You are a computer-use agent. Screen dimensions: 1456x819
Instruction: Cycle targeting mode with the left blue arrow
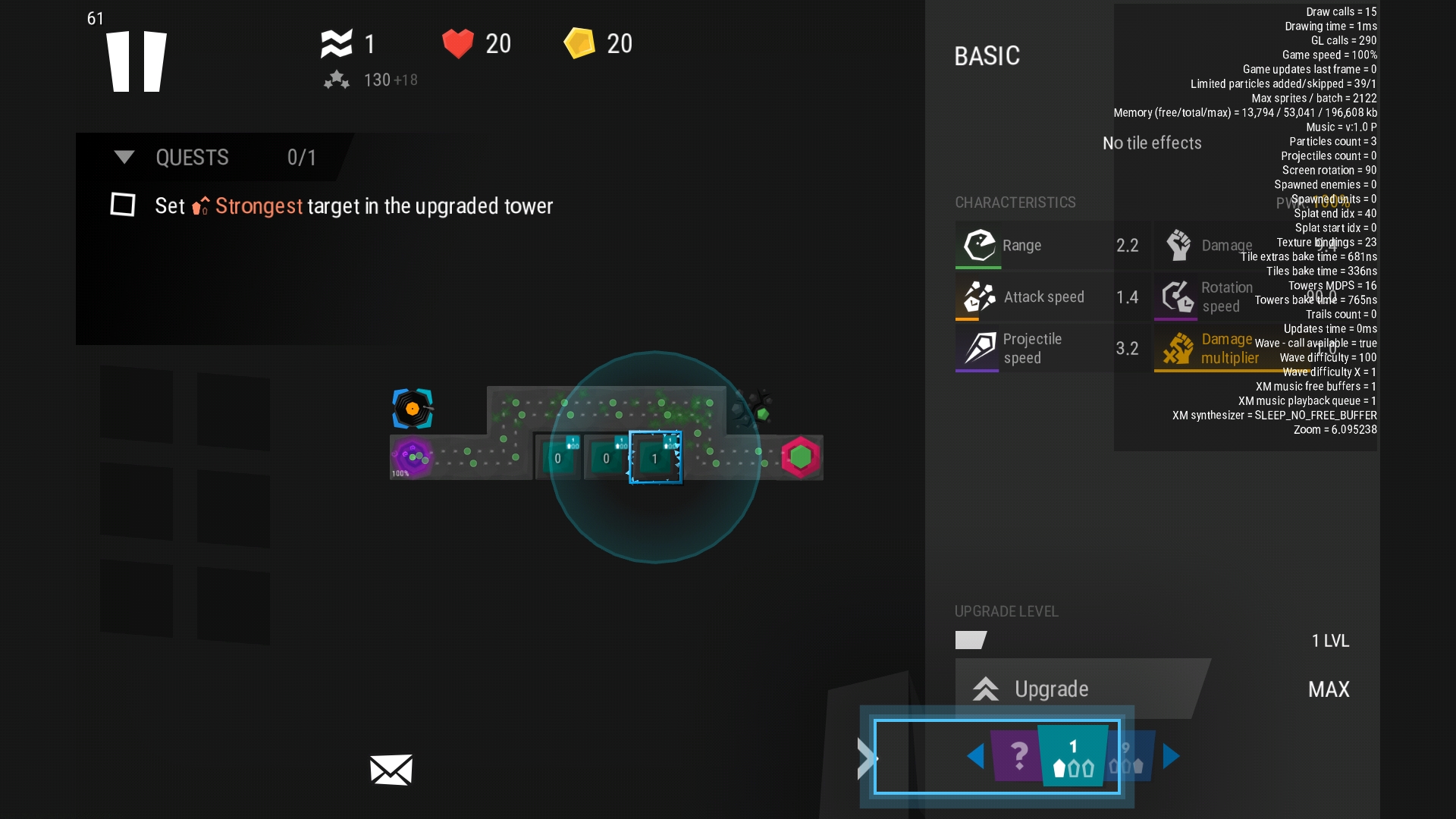coord(976,756)
